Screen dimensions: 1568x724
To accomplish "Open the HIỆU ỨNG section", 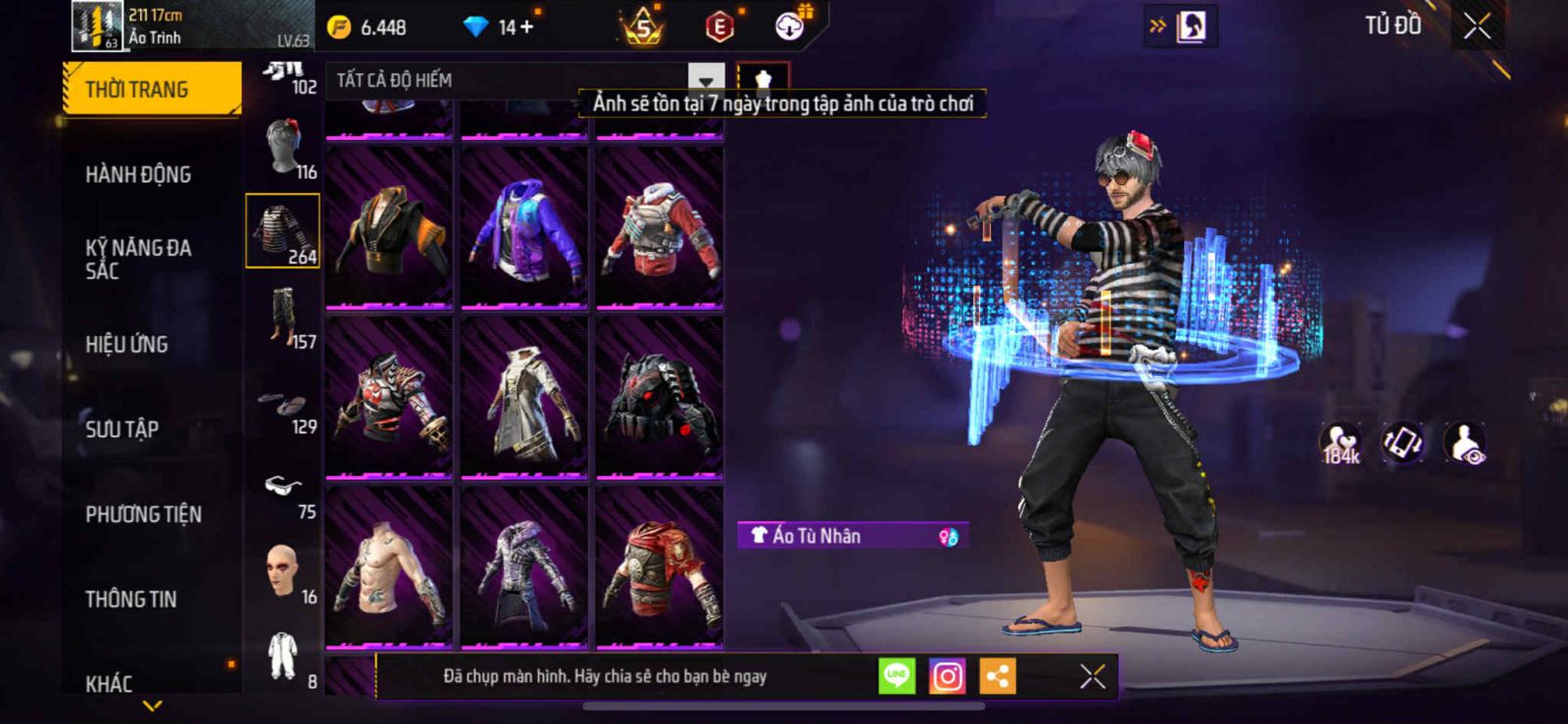I will [126, 344].
